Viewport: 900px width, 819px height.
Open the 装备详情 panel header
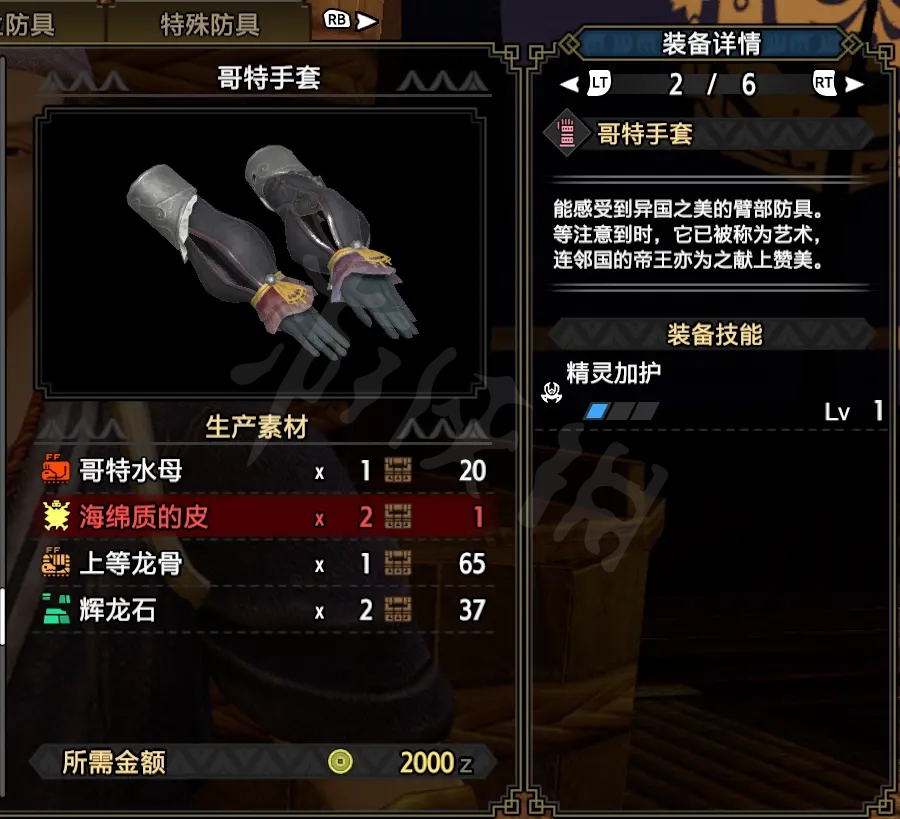click(711, 43)
